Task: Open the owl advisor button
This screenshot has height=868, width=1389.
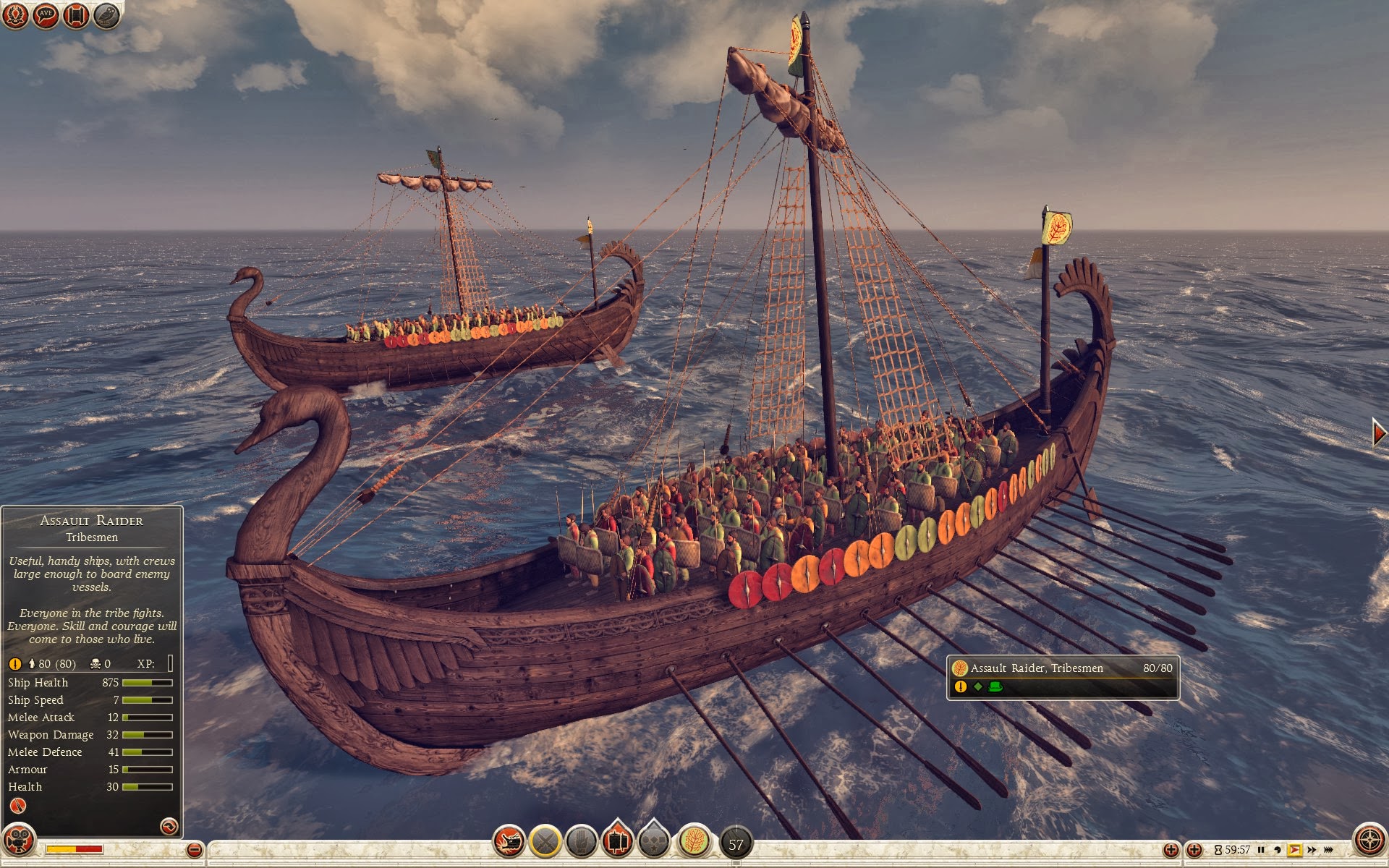Action: coord(106,14)
